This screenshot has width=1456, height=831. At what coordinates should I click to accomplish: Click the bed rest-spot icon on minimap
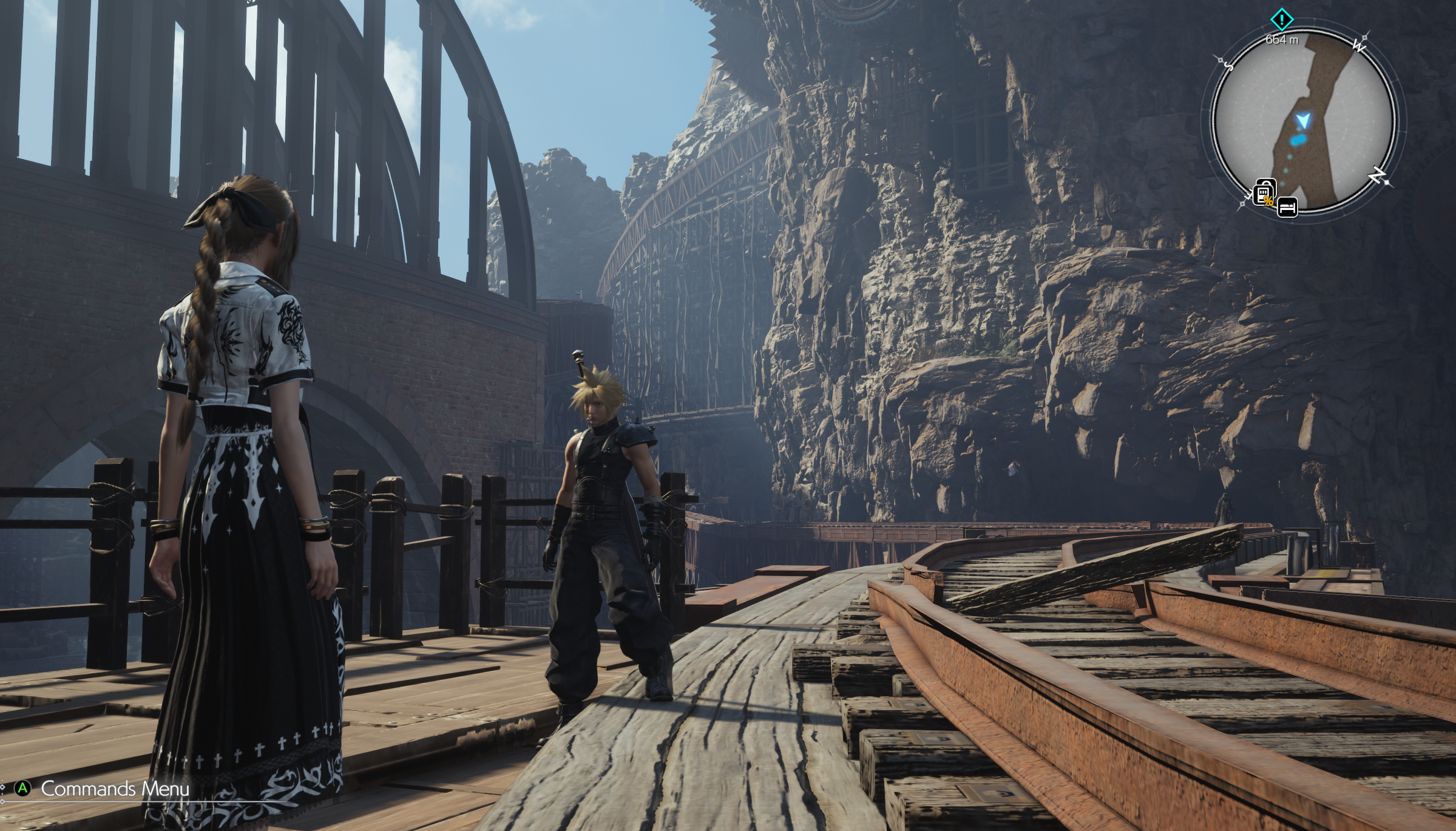click(1287, 207)
